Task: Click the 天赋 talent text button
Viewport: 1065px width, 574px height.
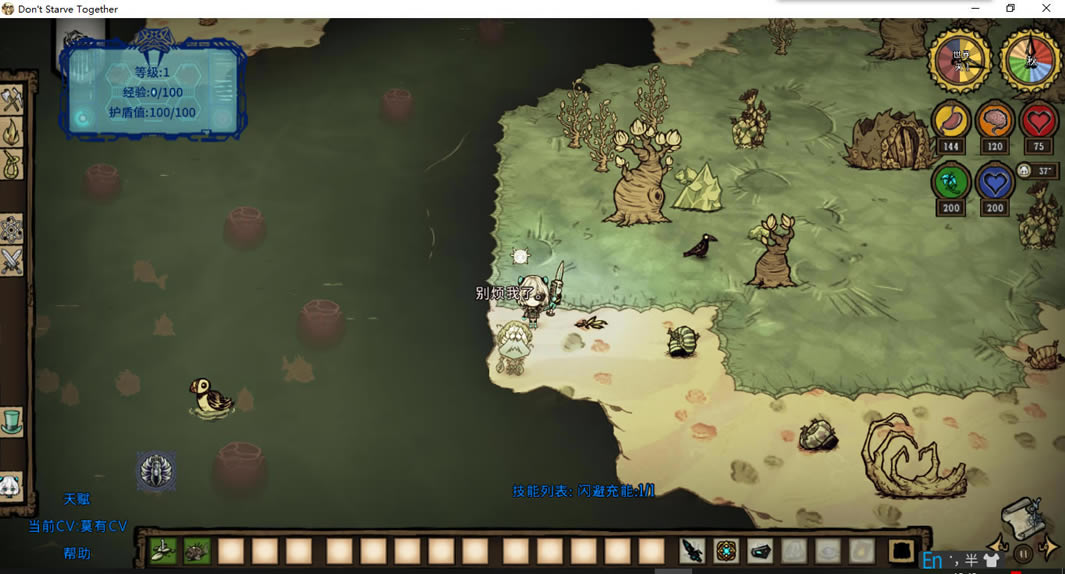Action: [77, 499]
